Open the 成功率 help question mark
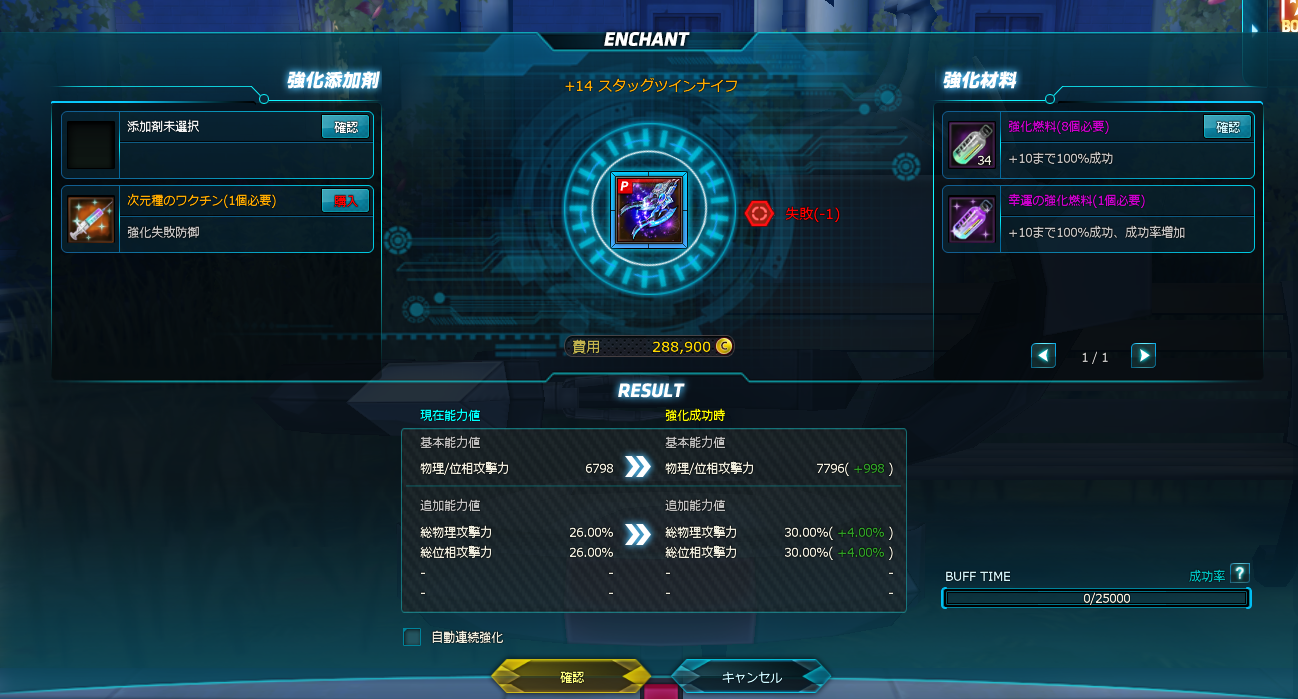 tap(1240, 573)
